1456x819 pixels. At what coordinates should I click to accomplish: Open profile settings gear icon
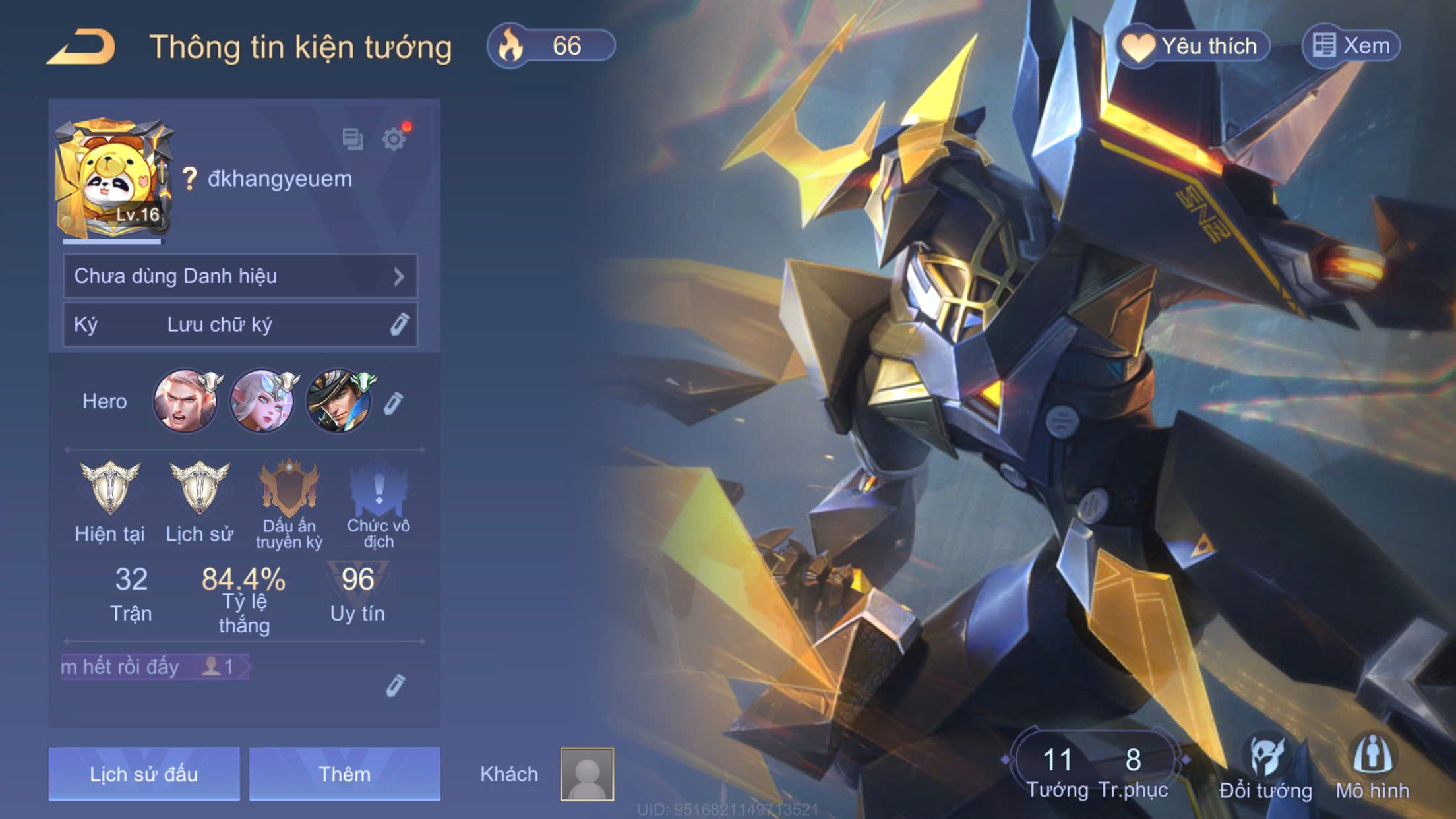tap(394, 139)
